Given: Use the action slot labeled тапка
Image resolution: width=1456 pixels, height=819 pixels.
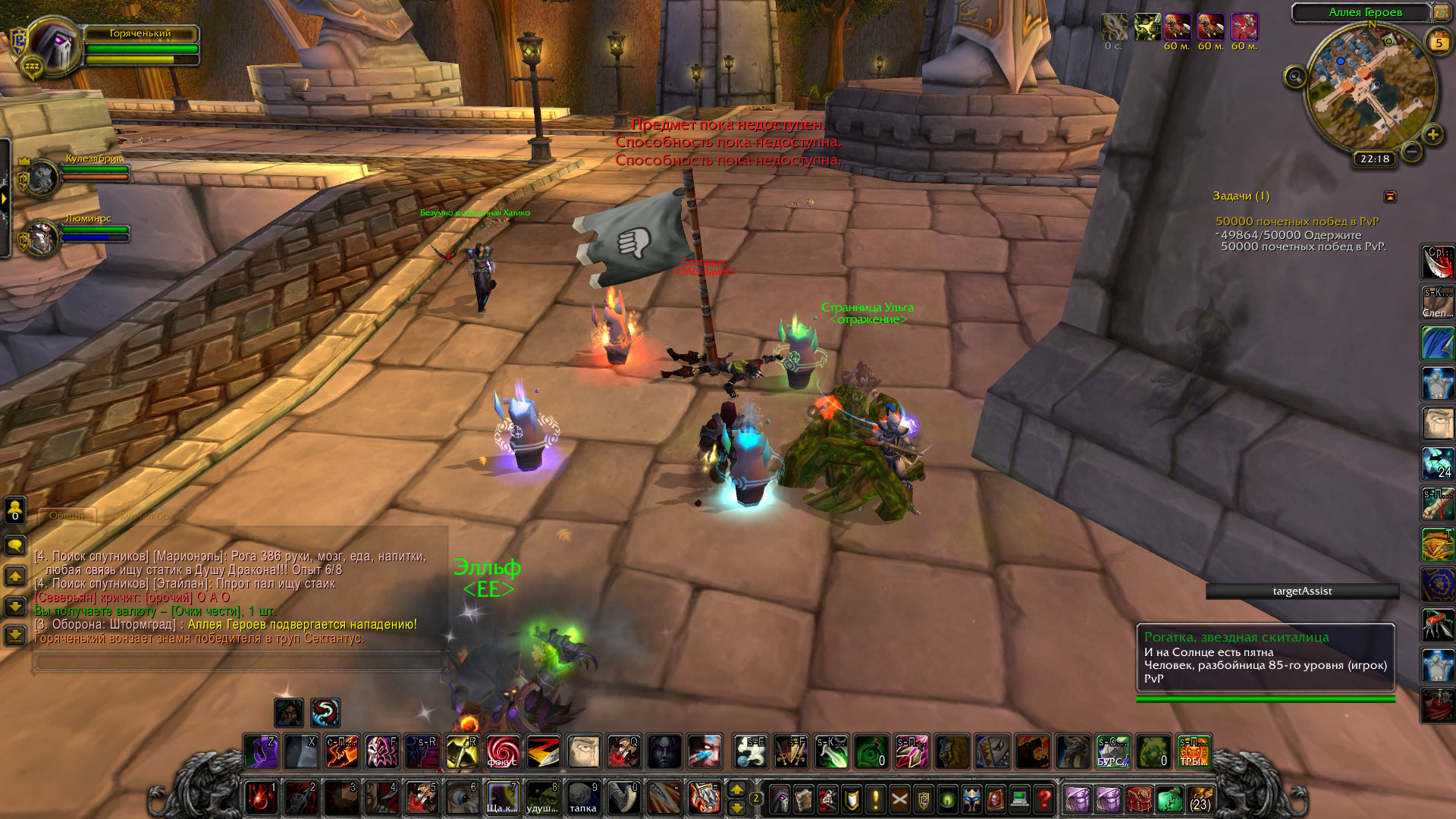Looking at the screenshot, I should point(583,799).
